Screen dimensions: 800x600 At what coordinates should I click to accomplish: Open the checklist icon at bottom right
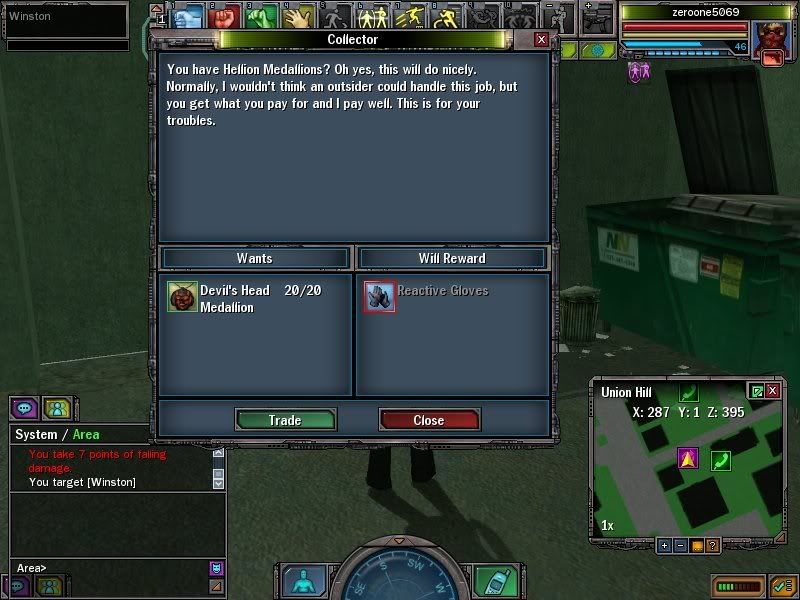(x=782, y=585)
